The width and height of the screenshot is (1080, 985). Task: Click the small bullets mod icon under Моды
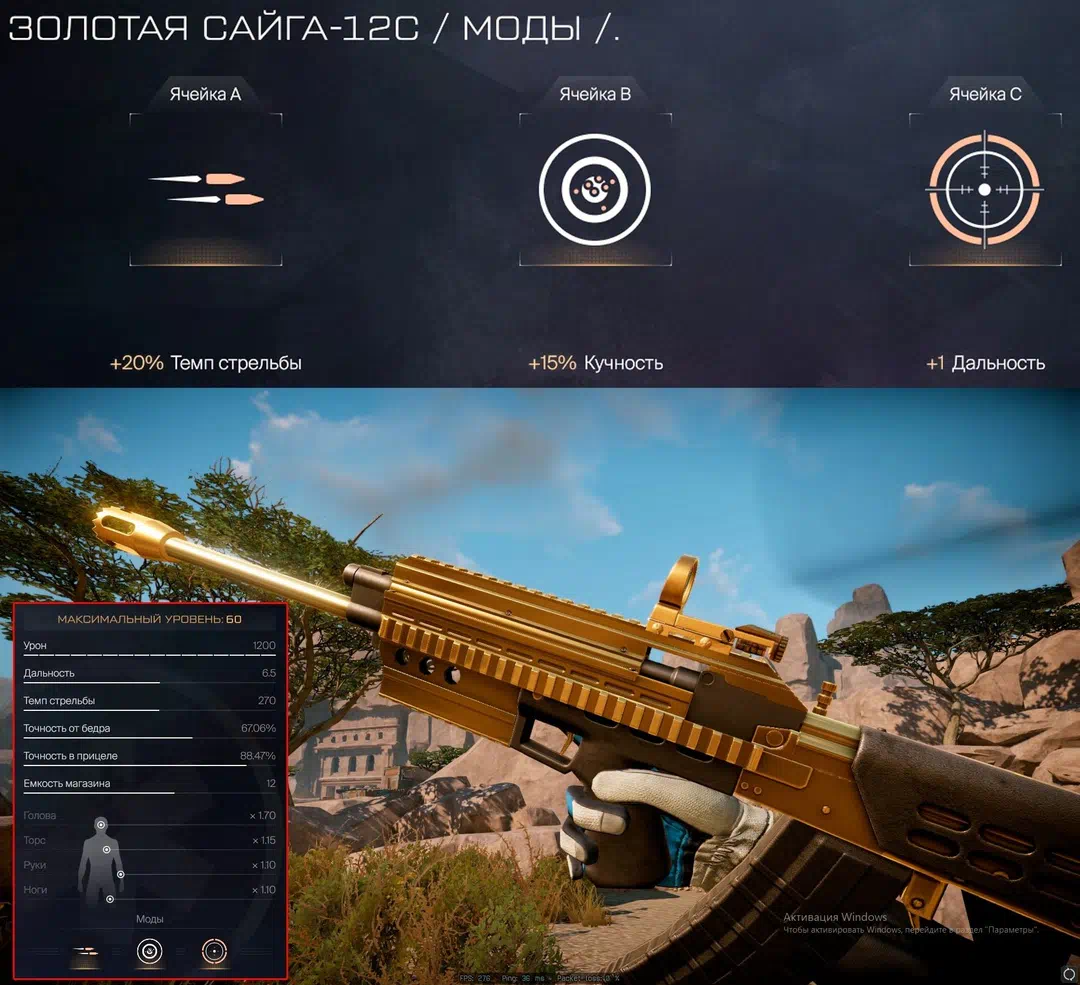point(86,951)
